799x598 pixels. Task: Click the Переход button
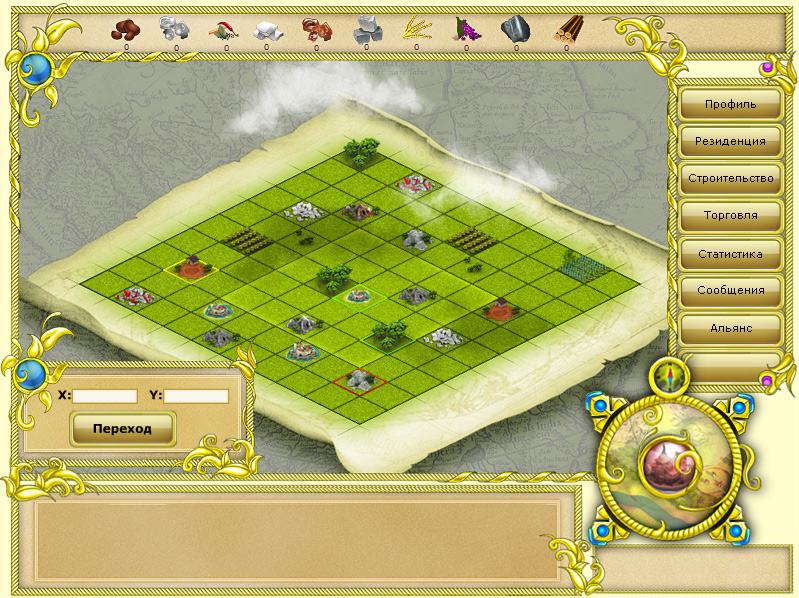pyautogui.click(x=122, y=428)
